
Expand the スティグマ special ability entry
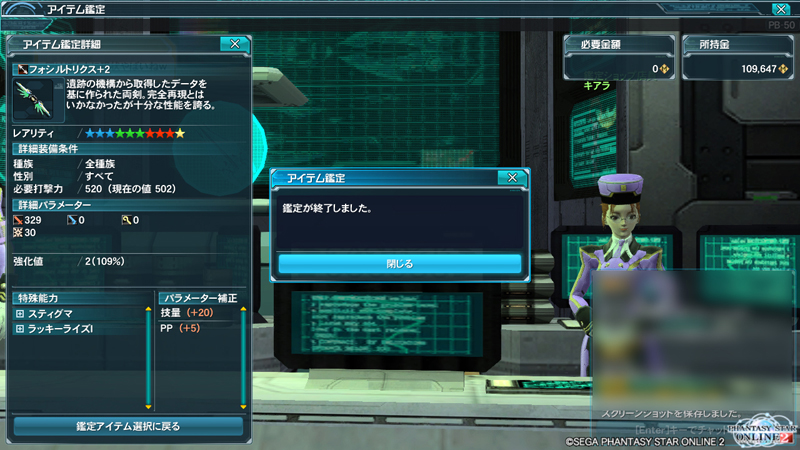point(19,314)
